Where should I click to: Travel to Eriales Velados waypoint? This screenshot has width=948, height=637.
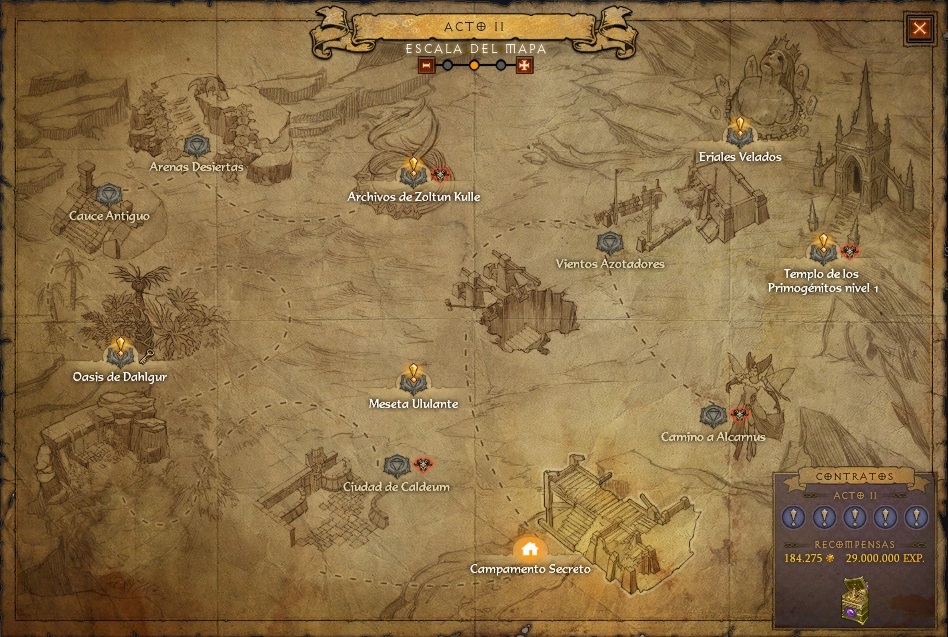pos(739,133)
